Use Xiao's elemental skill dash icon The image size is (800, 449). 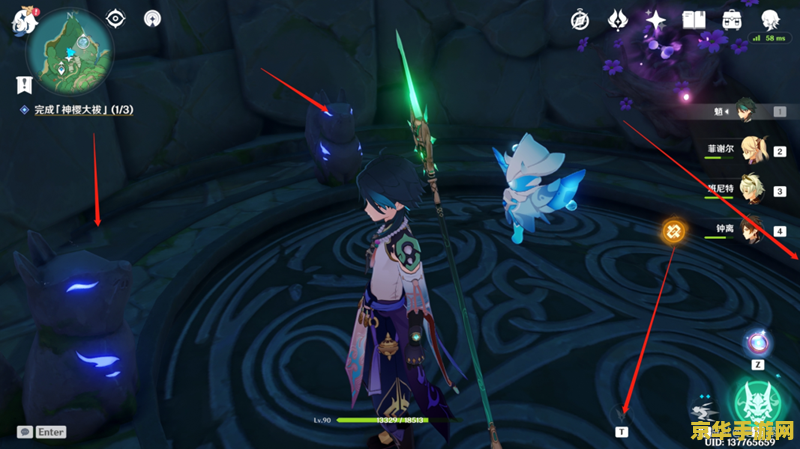(x=707, y=412)
